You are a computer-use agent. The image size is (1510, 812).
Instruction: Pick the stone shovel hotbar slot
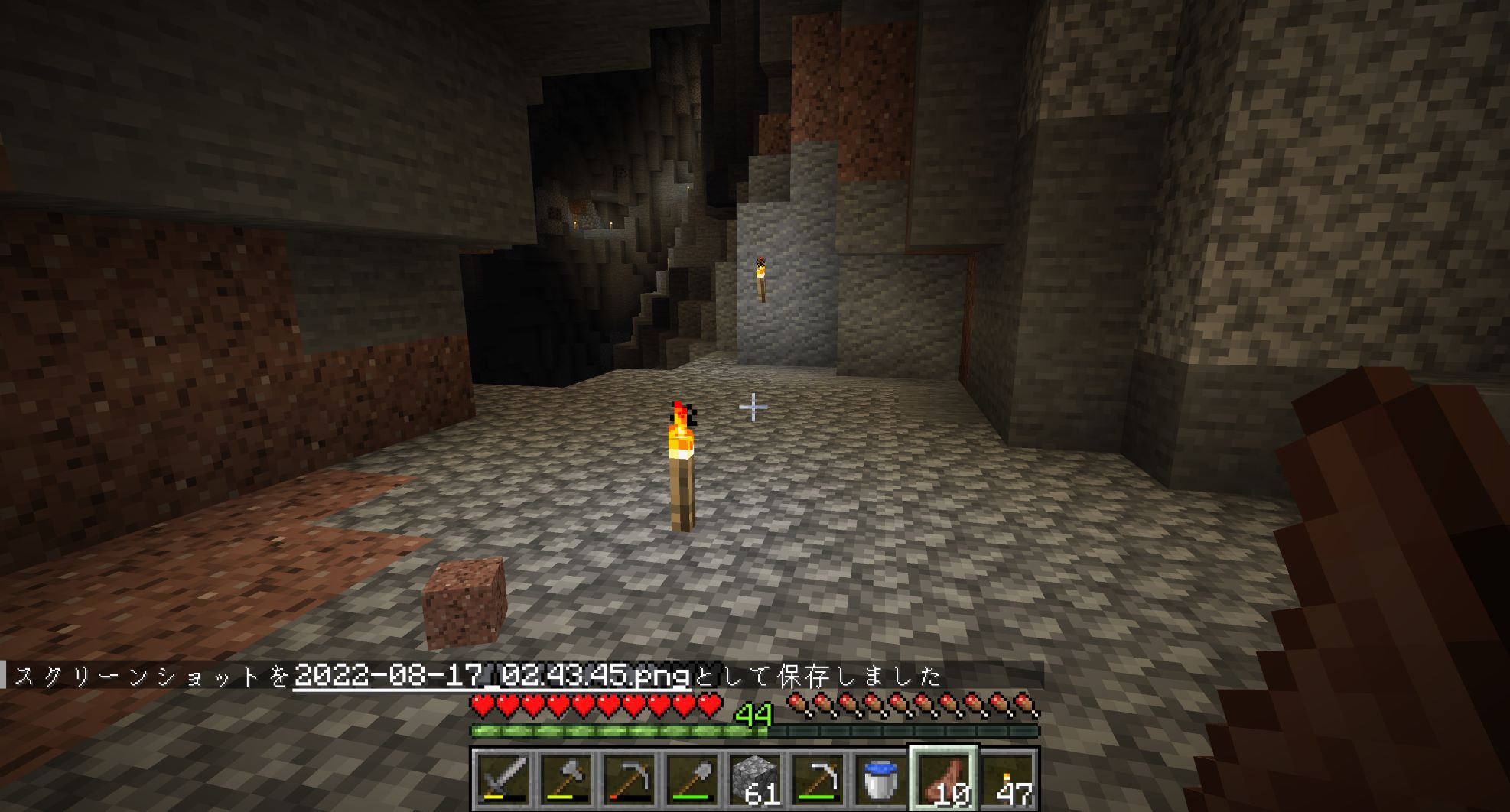[692, 778]
